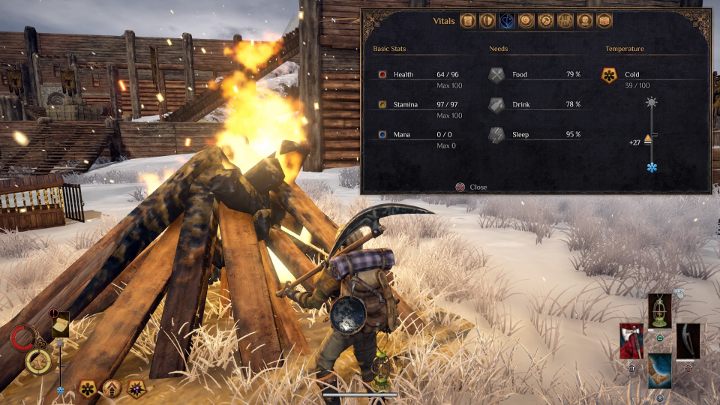Image resolution: width=720 pixels, height=405 pixels.
Task: Click the purple burst status effect icon
Action: click(x=135, y=388)
